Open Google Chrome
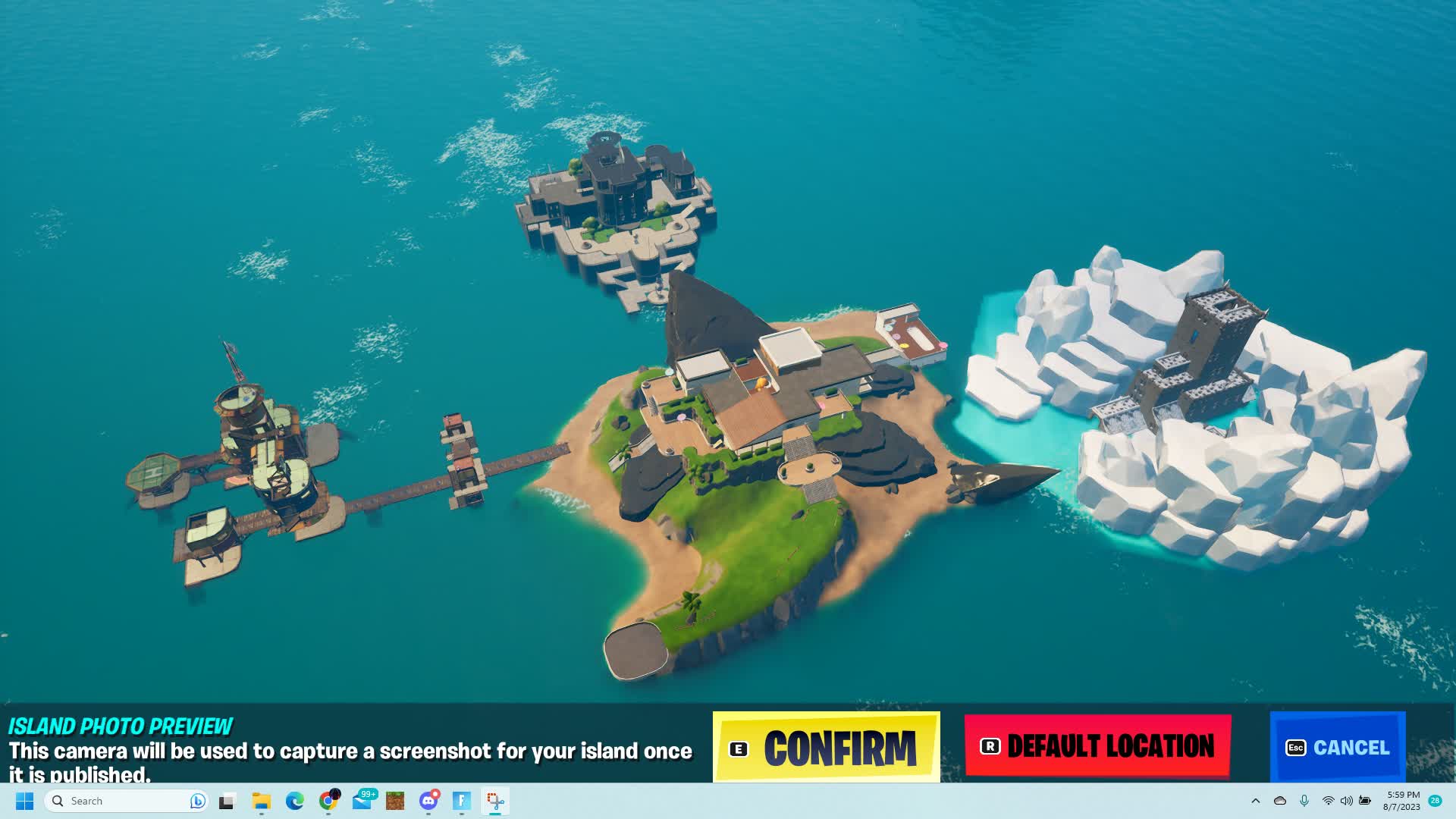The height and width of the screenshot is (819, 1456). point(328,801)
